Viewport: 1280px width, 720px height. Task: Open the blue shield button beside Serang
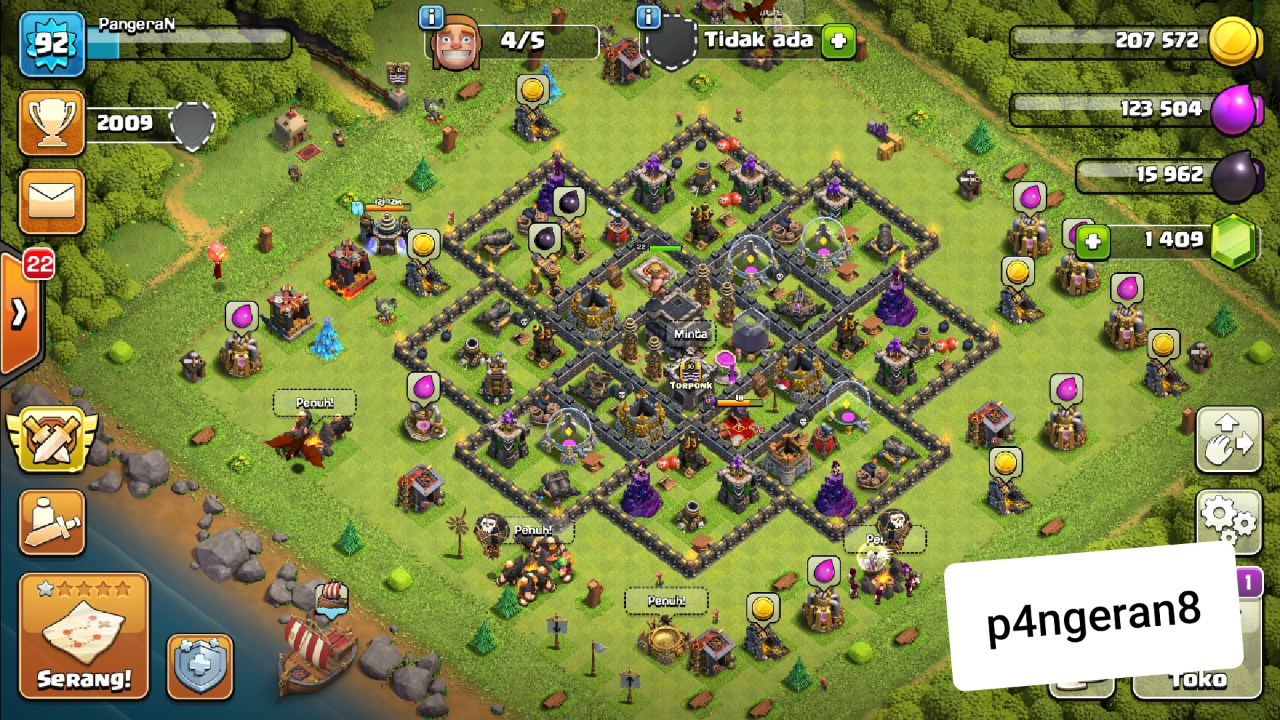[199, 665]
